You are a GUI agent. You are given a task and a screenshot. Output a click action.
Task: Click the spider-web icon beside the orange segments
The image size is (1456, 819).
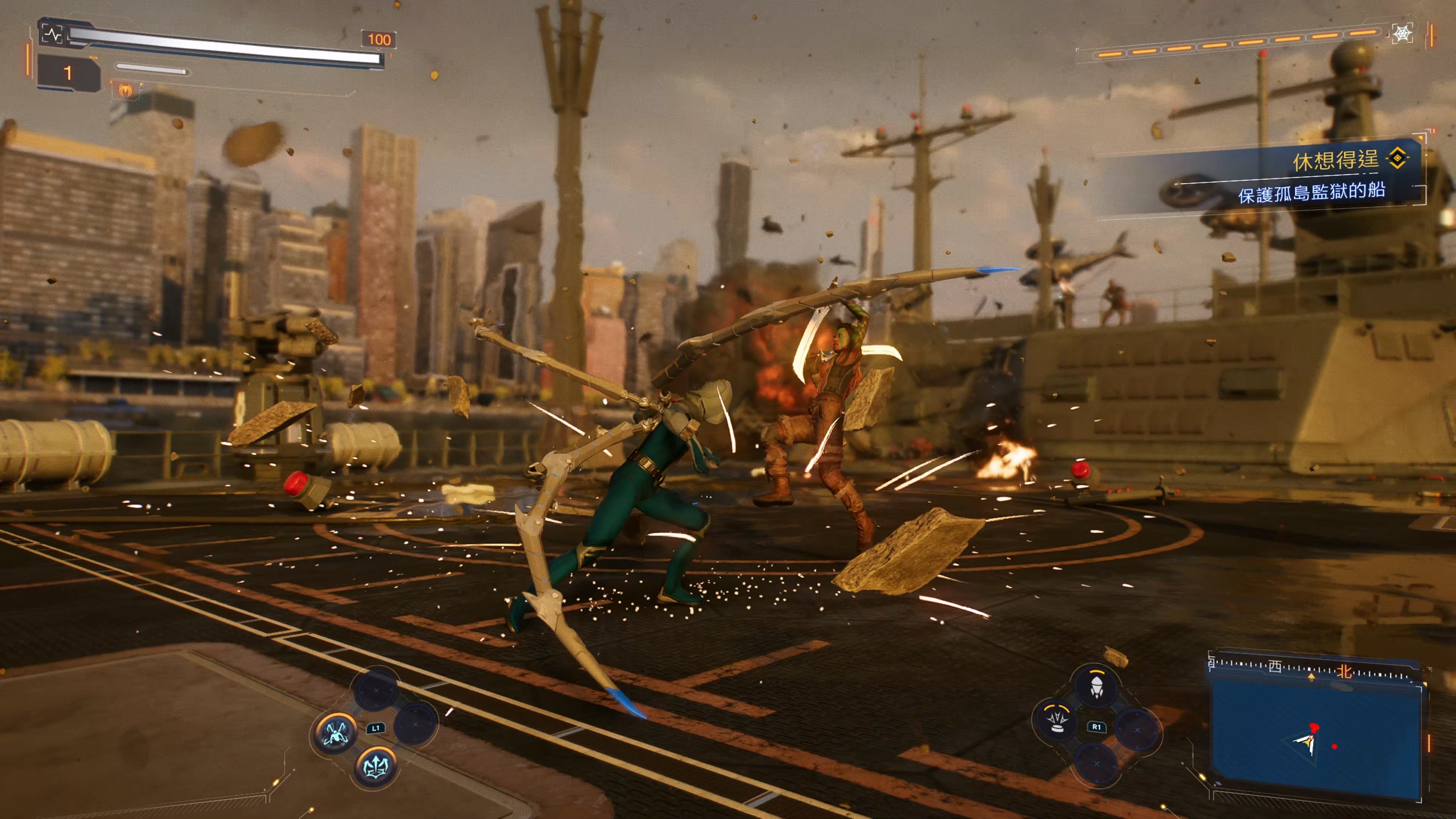[1403, 35]
